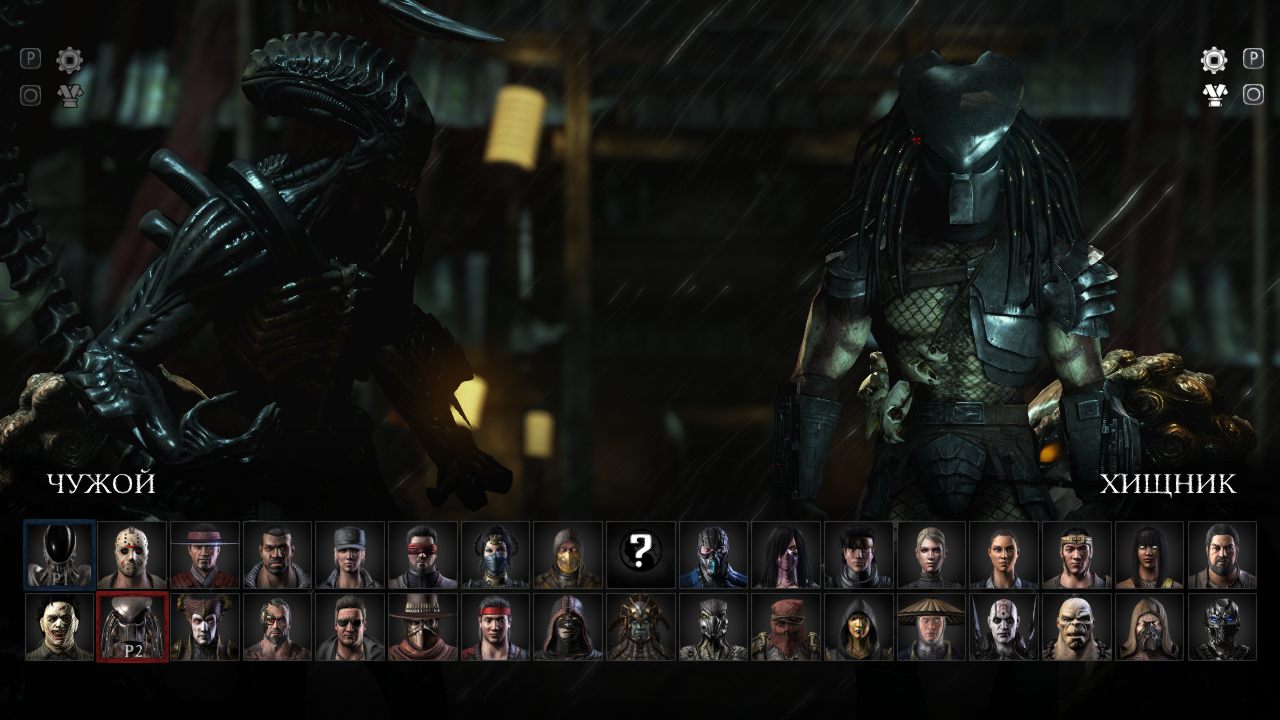This screenshot has height=720, width=1280.
Task: Pick the four-armed Goro portrait
Action: 1077,627
